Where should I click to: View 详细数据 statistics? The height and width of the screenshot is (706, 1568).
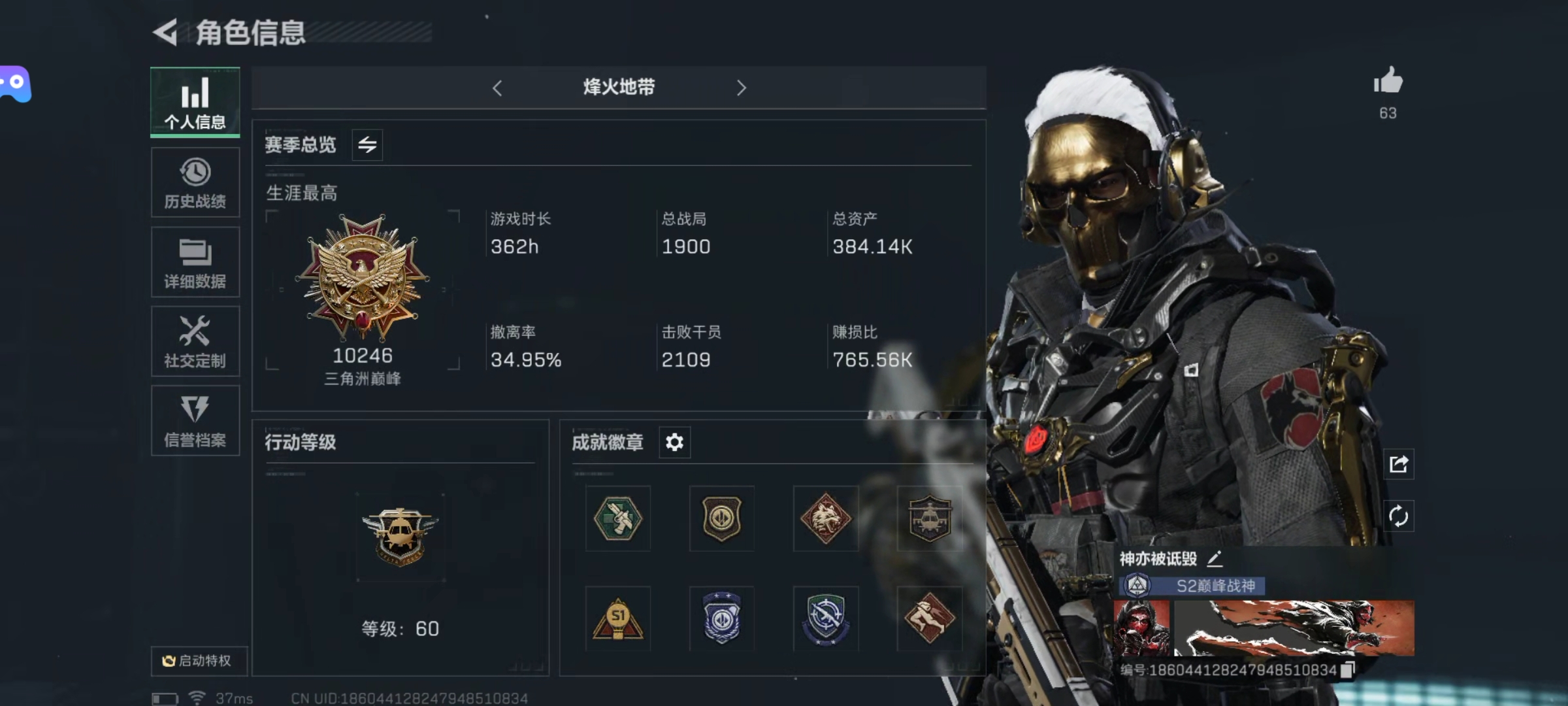(x=195, y=261)
